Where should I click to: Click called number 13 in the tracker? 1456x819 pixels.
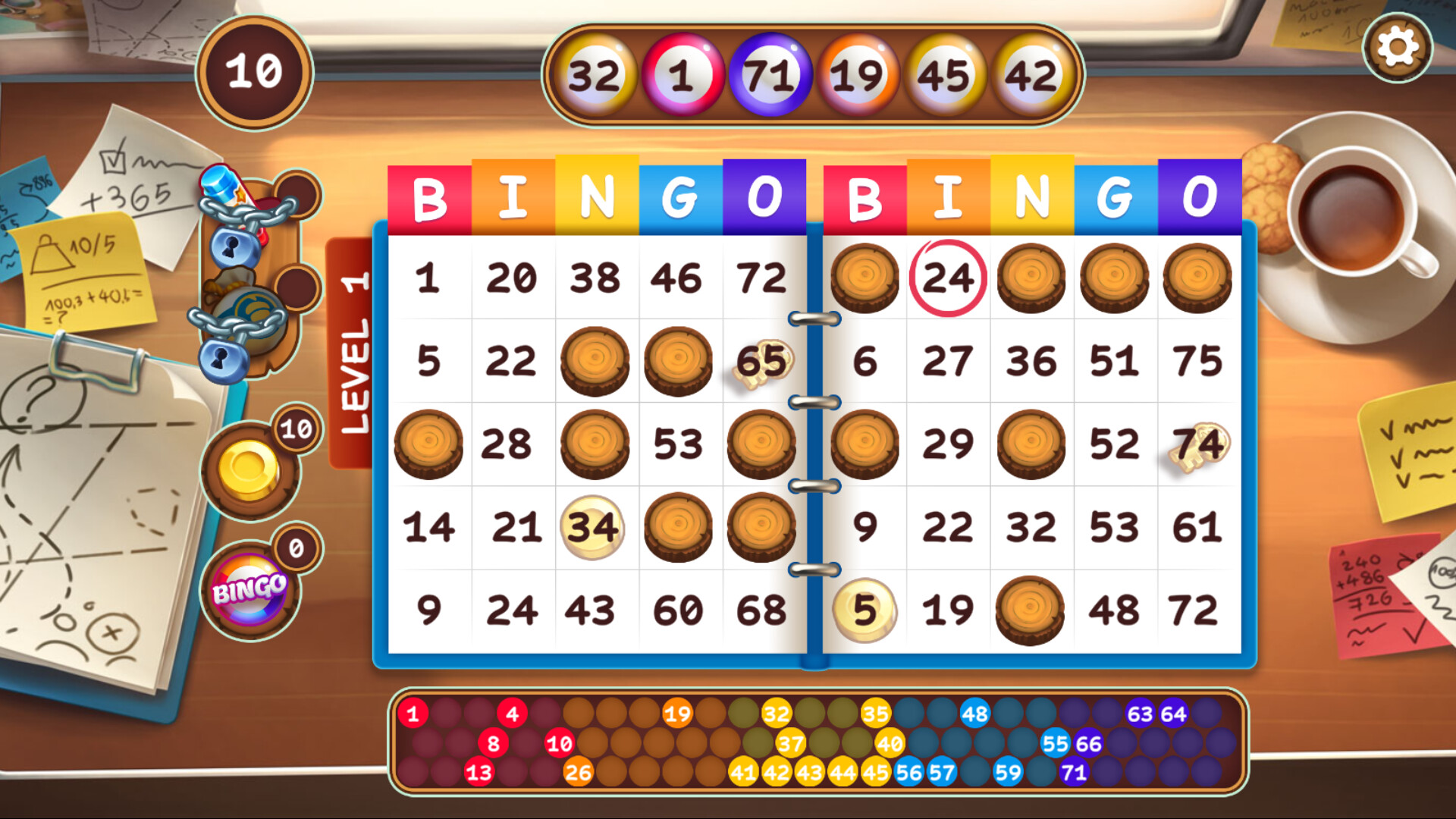tap(478, 771)
